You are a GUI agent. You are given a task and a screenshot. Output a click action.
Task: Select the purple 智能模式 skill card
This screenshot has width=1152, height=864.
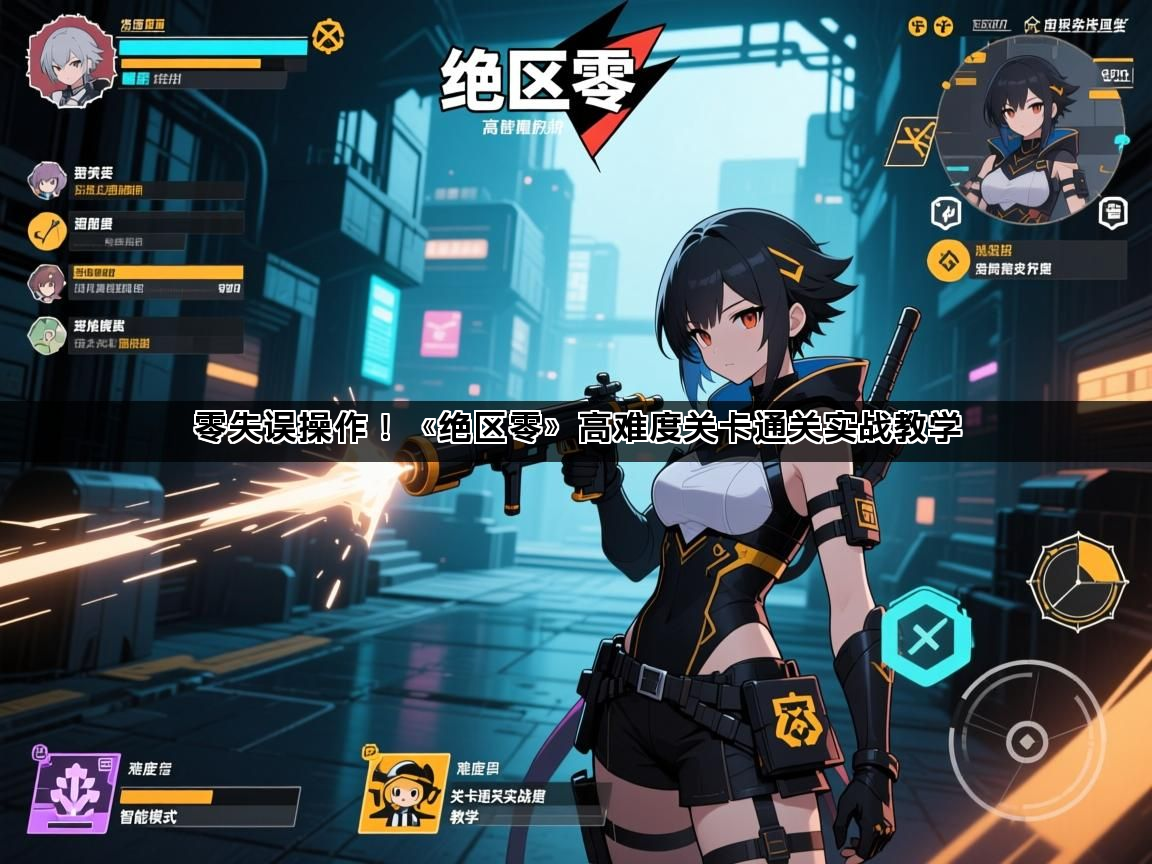[73, 793]
